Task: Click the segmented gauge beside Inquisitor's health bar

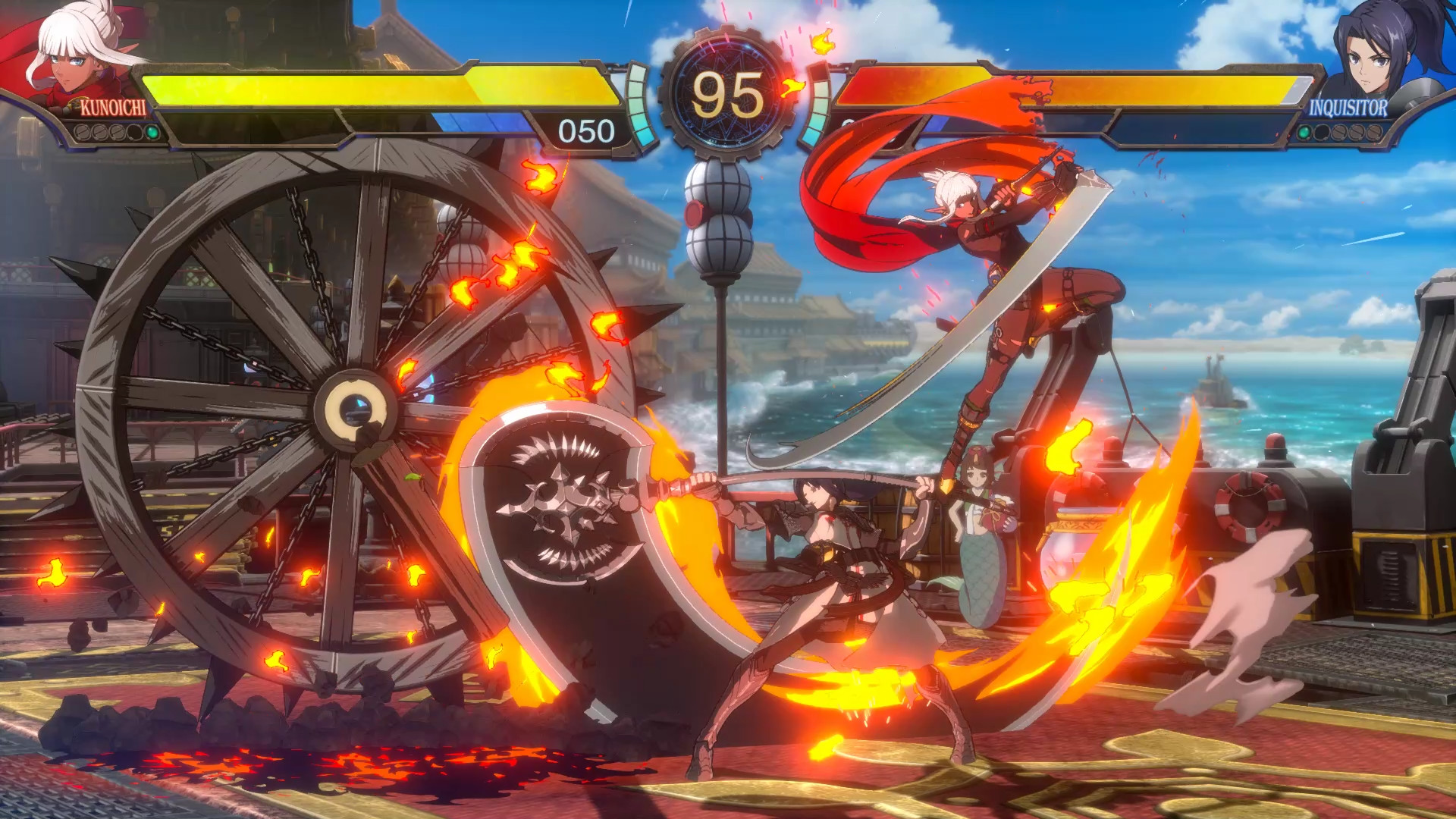Action: 819,106
